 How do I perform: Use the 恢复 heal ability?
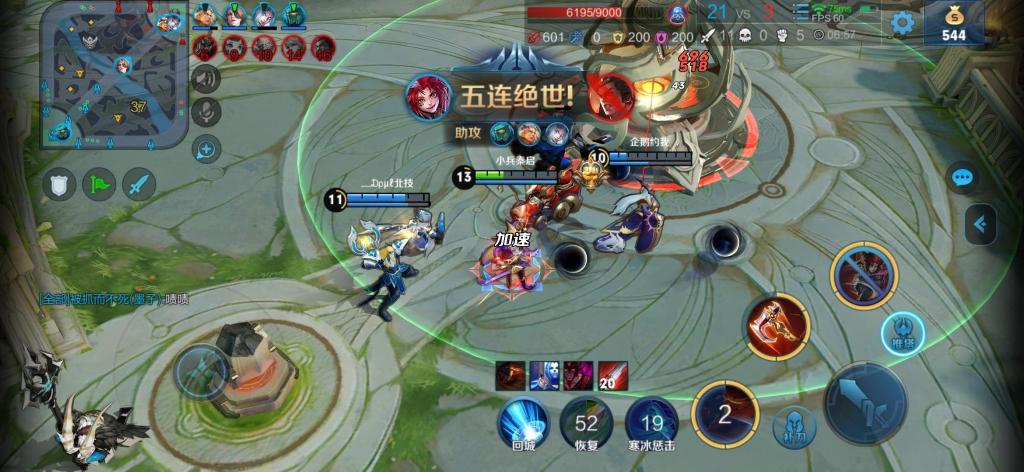[x=586, y=421]
